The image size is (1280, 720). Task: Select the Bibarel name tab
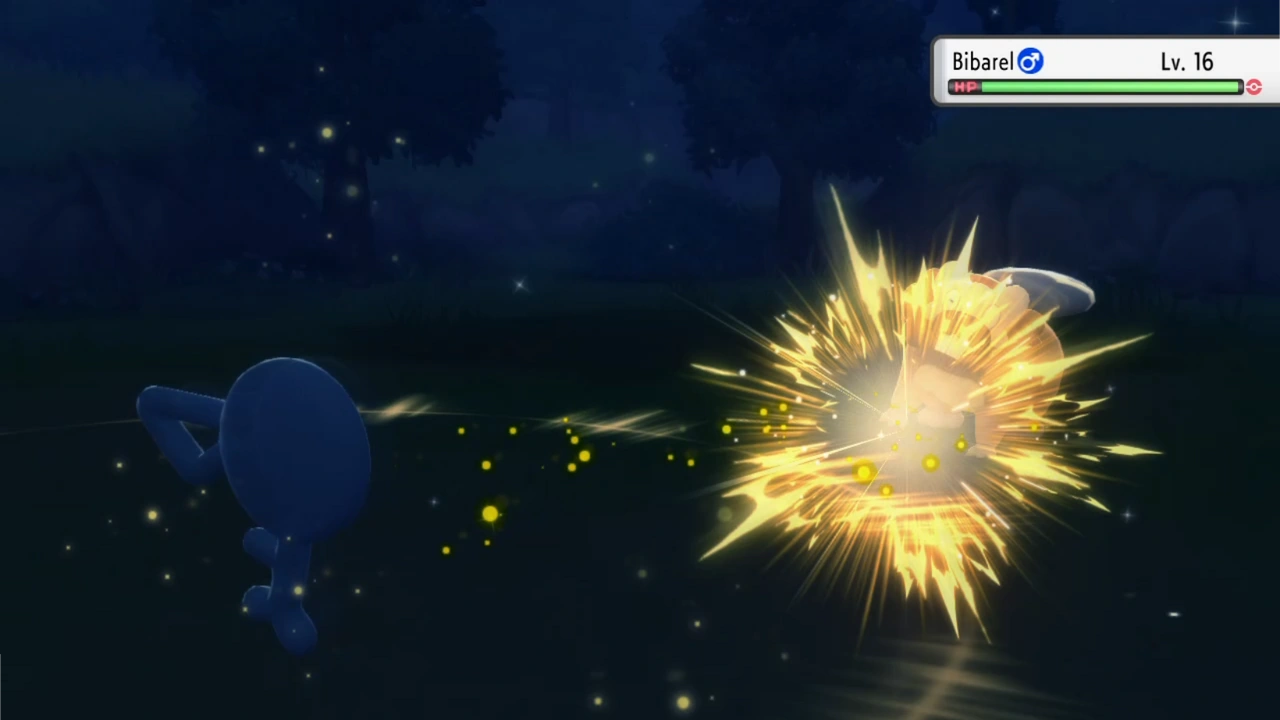(984, 61)
